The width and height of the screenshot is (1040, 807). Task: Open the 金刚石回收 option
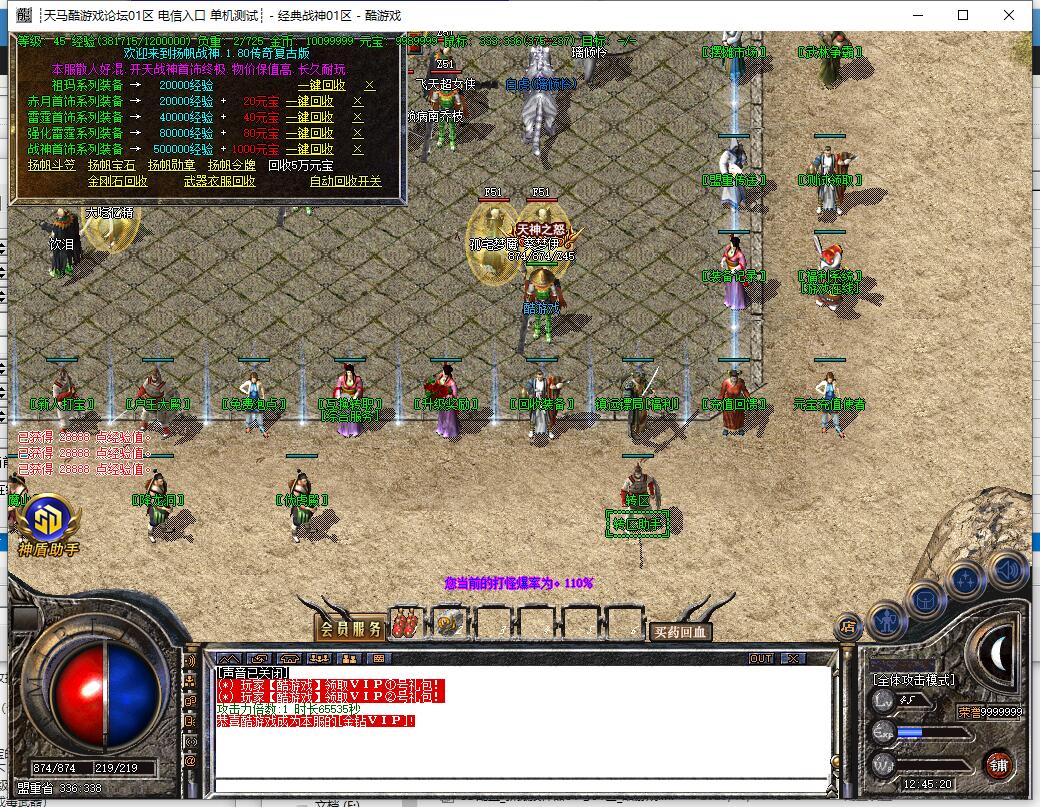click(118, 181)
